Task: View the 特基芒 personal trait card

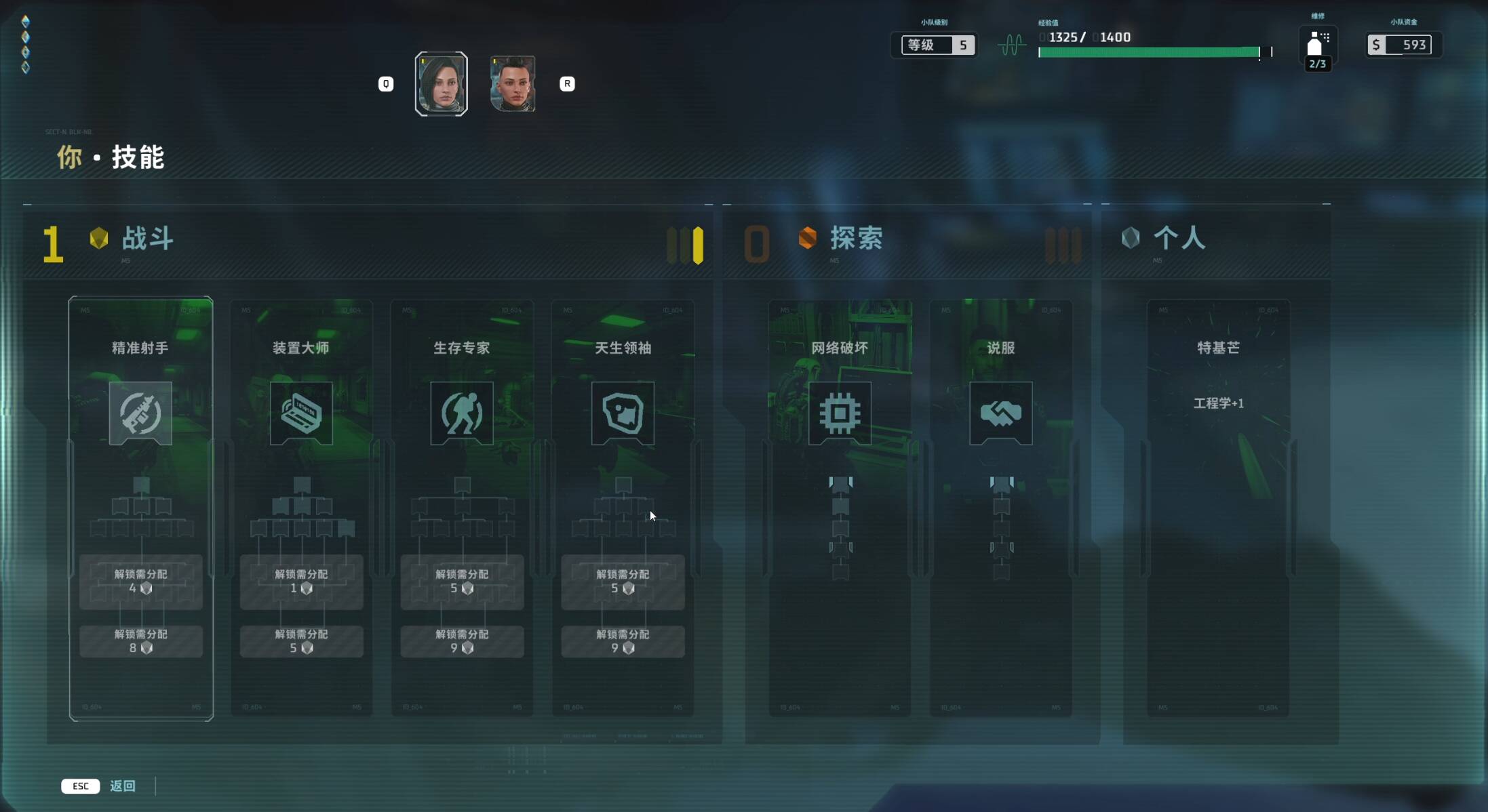Action: coord(1218,348)
